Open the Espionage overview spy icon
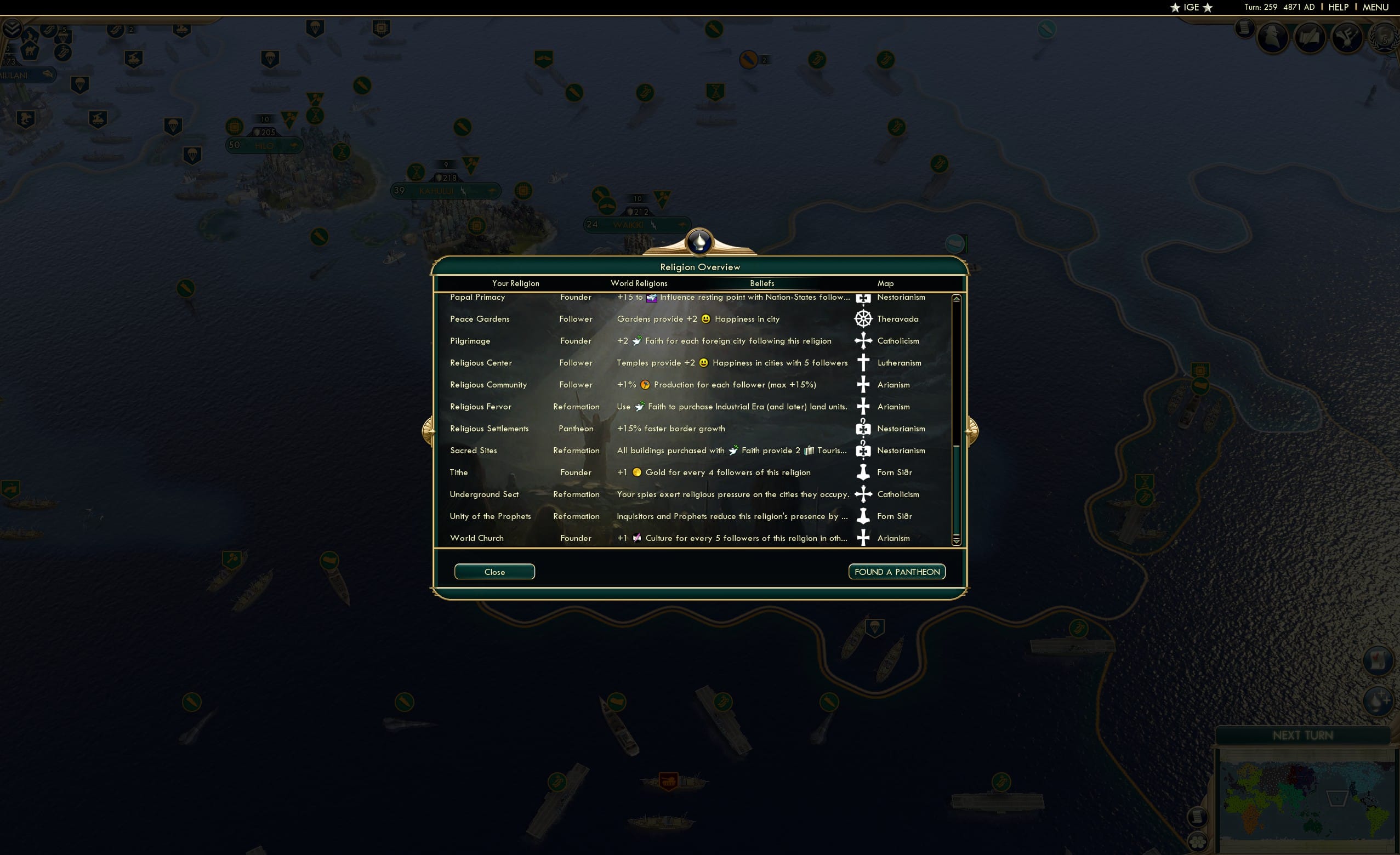Screen dimensions: 1400x855 point(1273,38)
